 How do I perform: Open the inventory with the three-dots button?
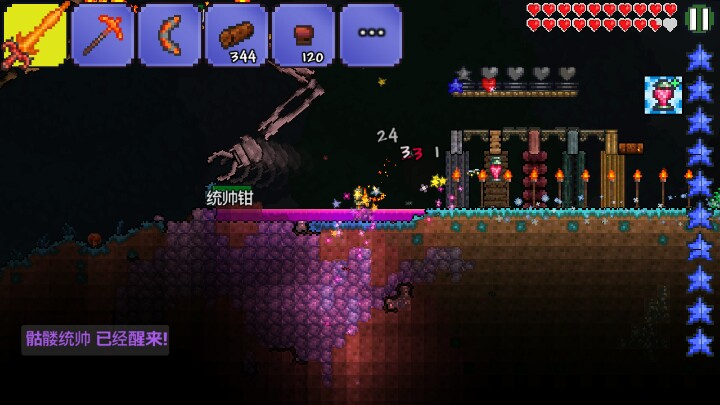(370, 35)
